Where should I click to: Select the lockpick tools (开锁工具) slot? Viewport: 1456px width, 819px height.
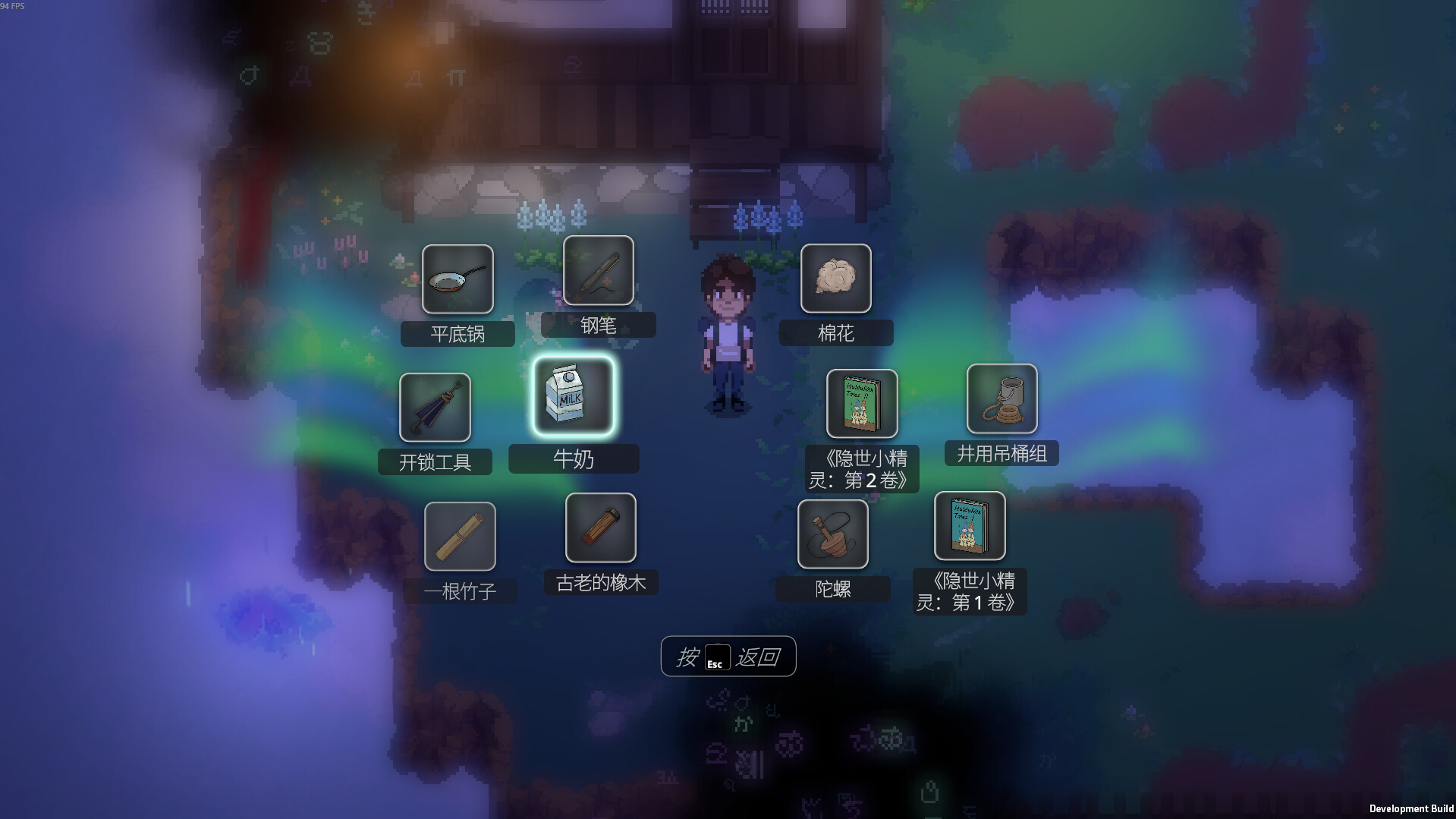point(435,408)
